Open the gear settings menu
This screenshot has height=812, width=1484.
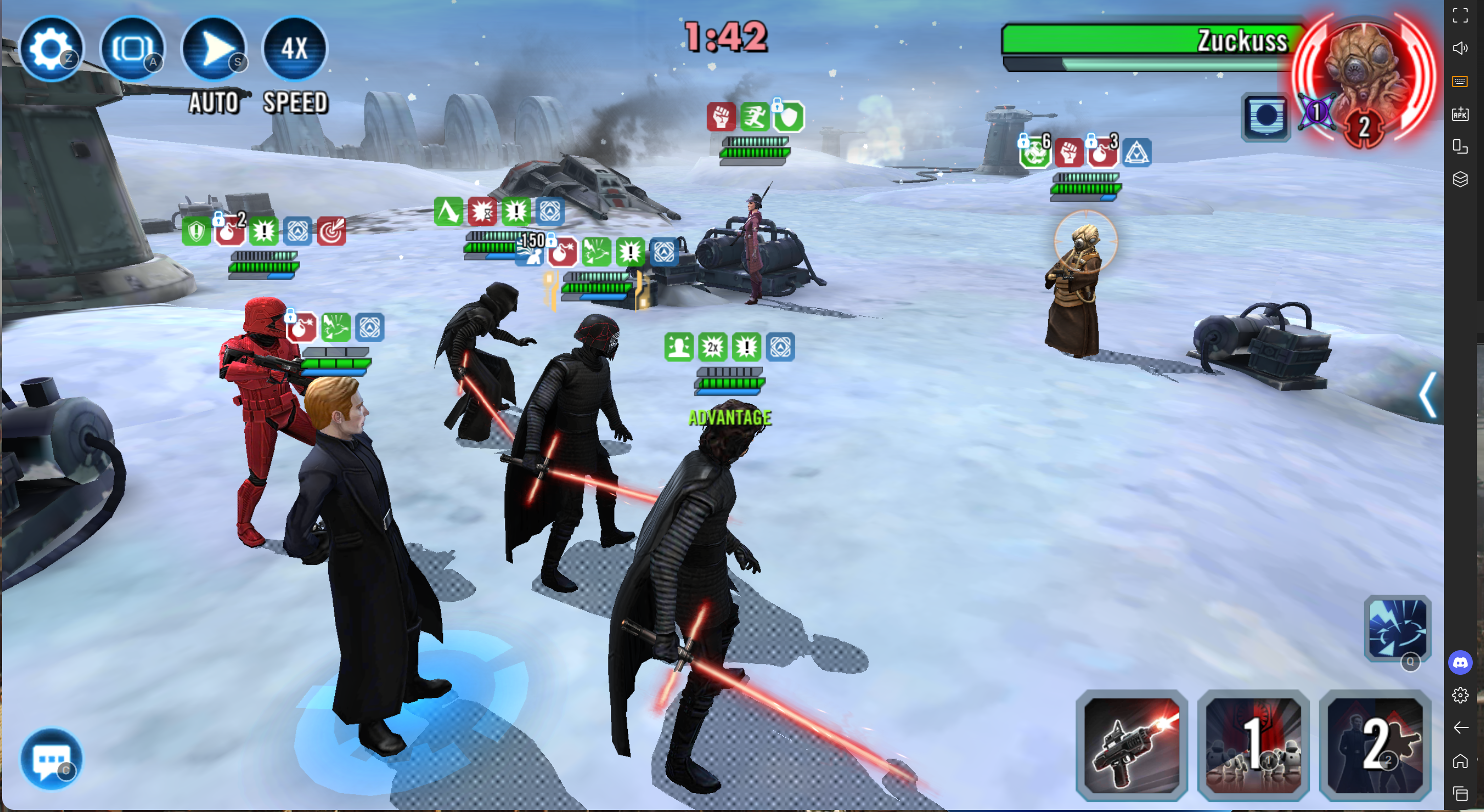51,48
